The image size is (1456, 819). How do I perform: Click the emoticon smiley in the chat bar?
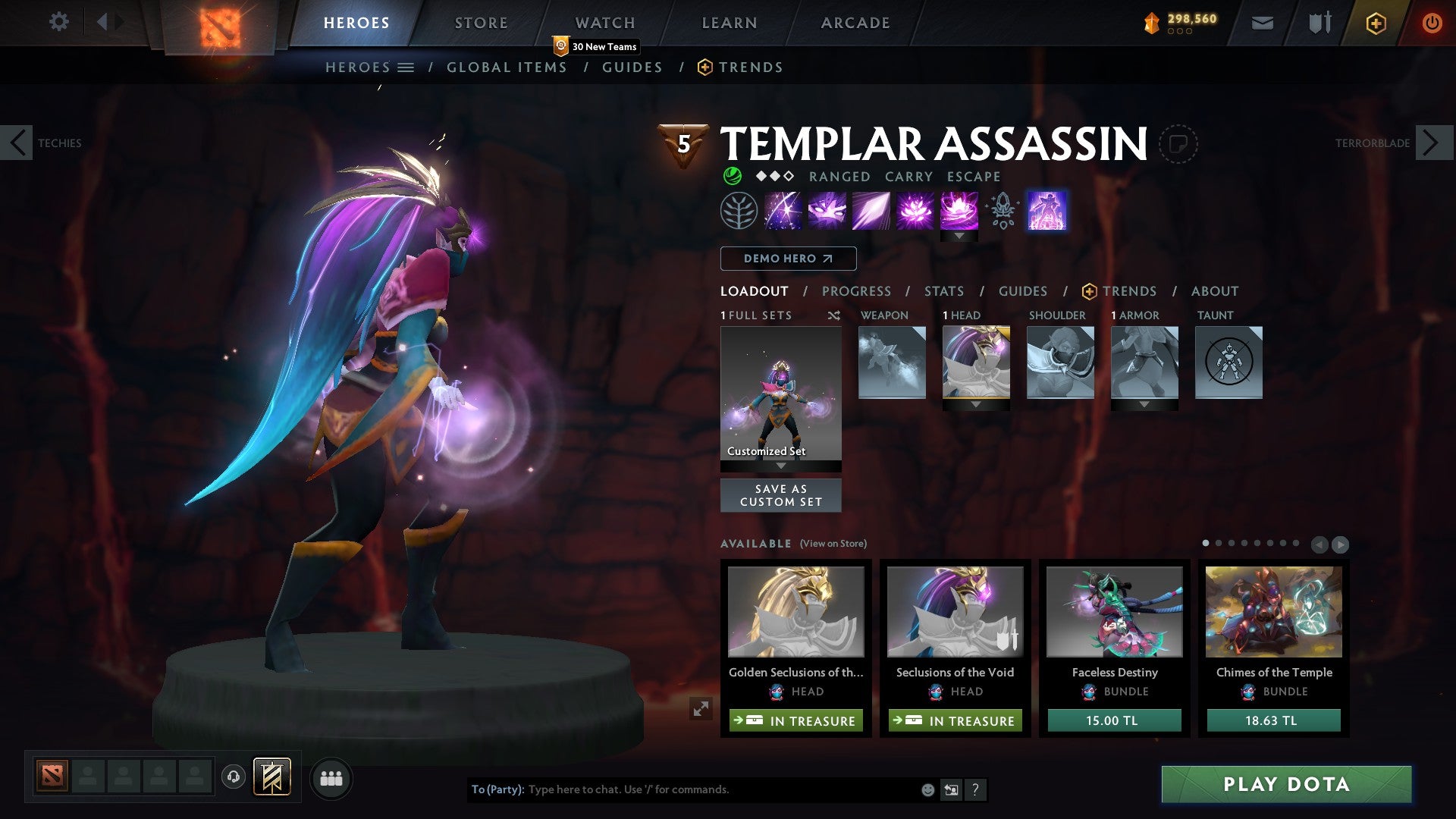point(927,789)
